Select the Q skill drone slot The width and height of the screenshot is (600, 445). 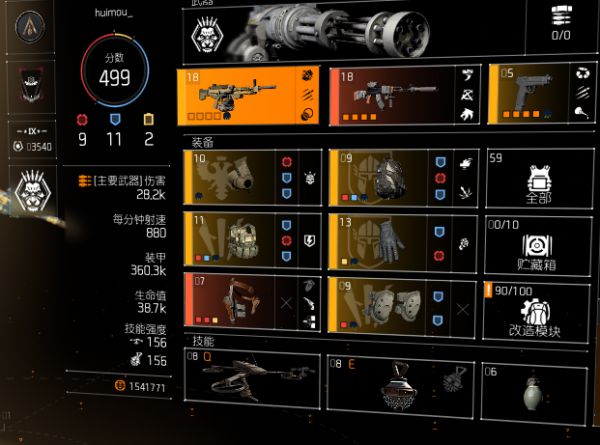tap(254, 381)
